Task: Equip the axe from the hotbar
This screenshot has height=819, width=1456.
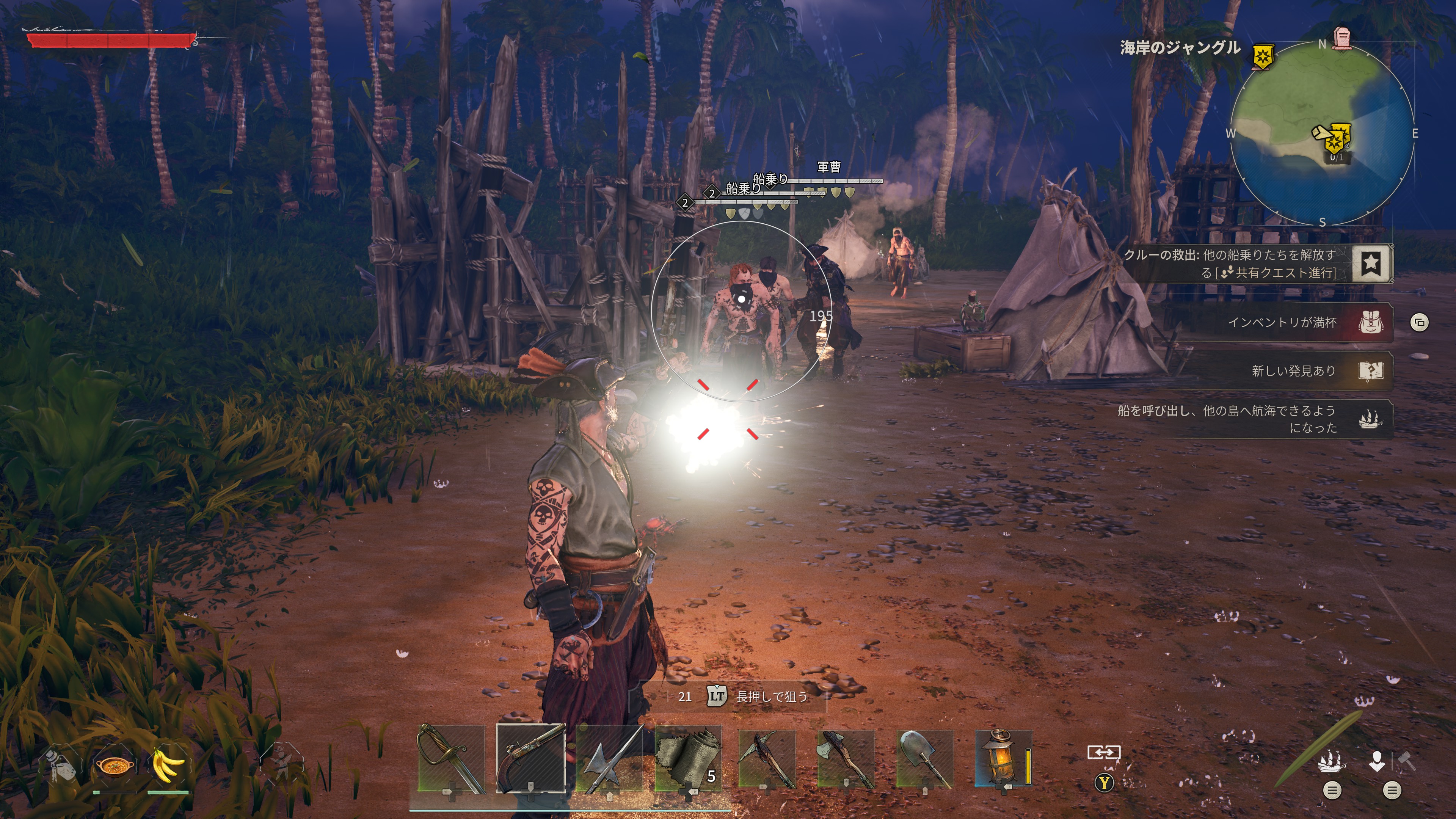Action: click(x=846, y=758)
